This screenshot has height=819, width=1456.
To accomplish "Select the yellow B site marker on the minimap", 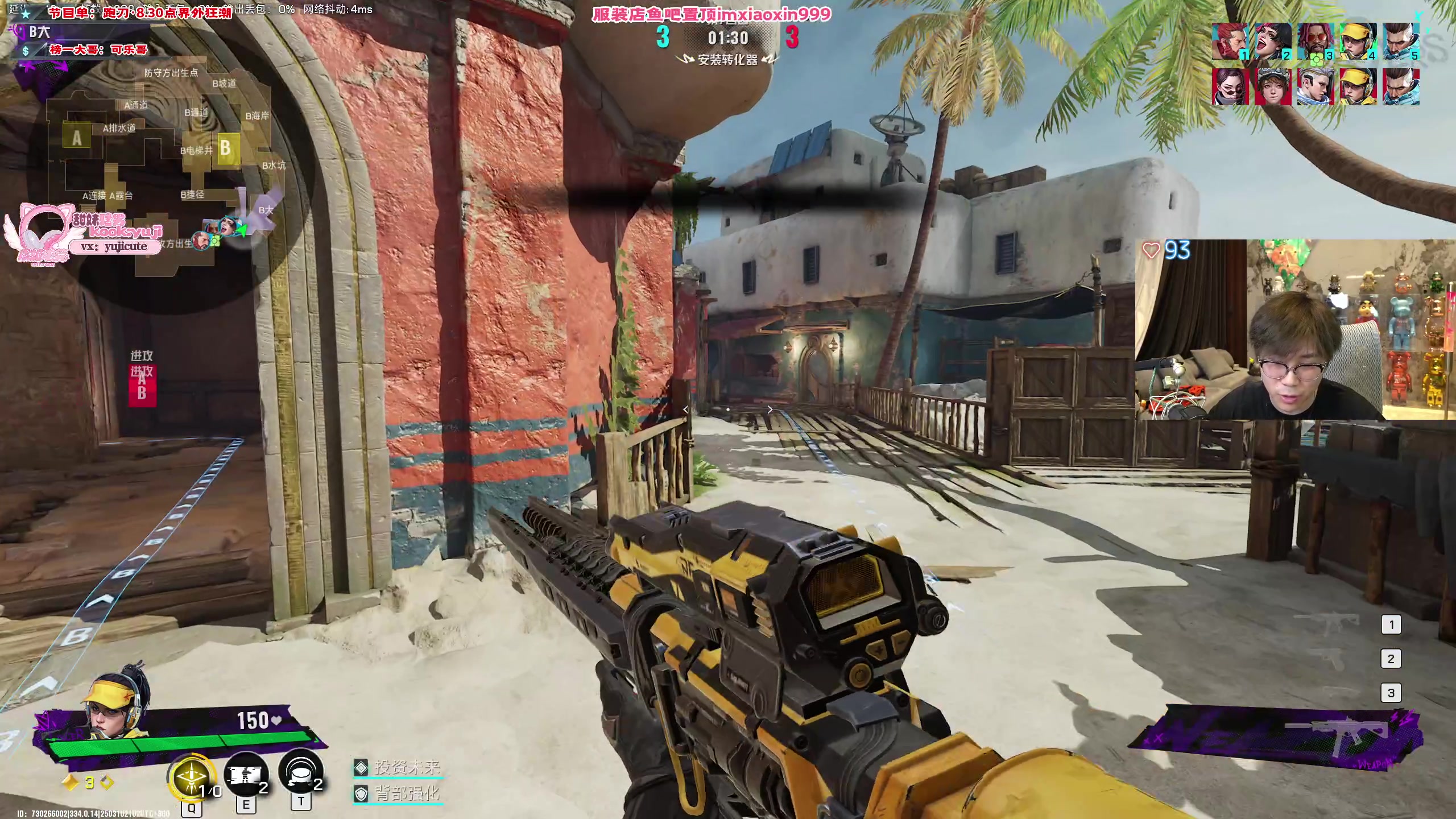I will click(x=226, y=148).
